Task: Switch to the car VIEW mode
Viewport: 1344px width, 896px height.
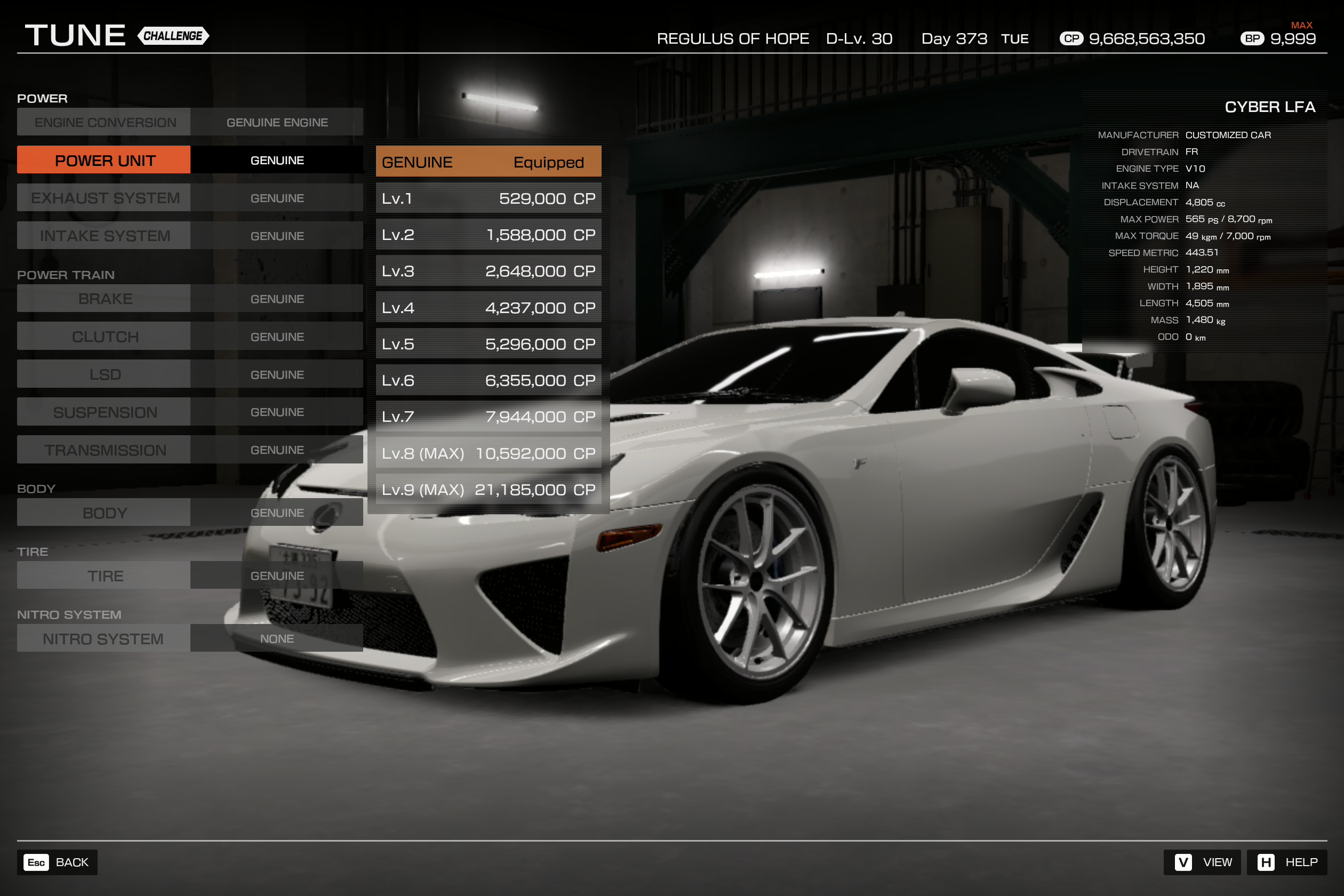Action: click(x=1202, y=862)
